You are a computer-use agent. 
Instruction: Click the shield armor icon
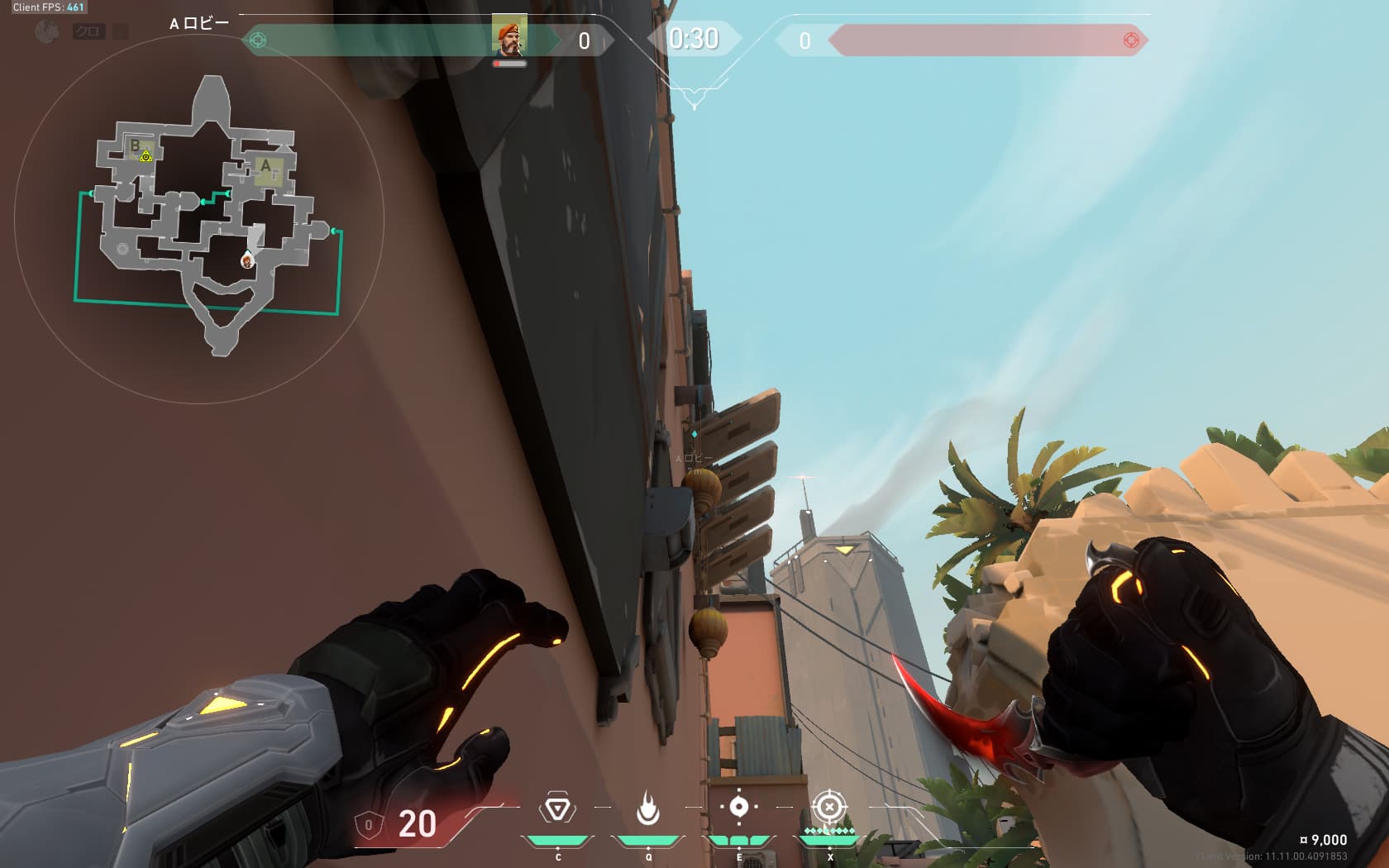pos(368,824)
